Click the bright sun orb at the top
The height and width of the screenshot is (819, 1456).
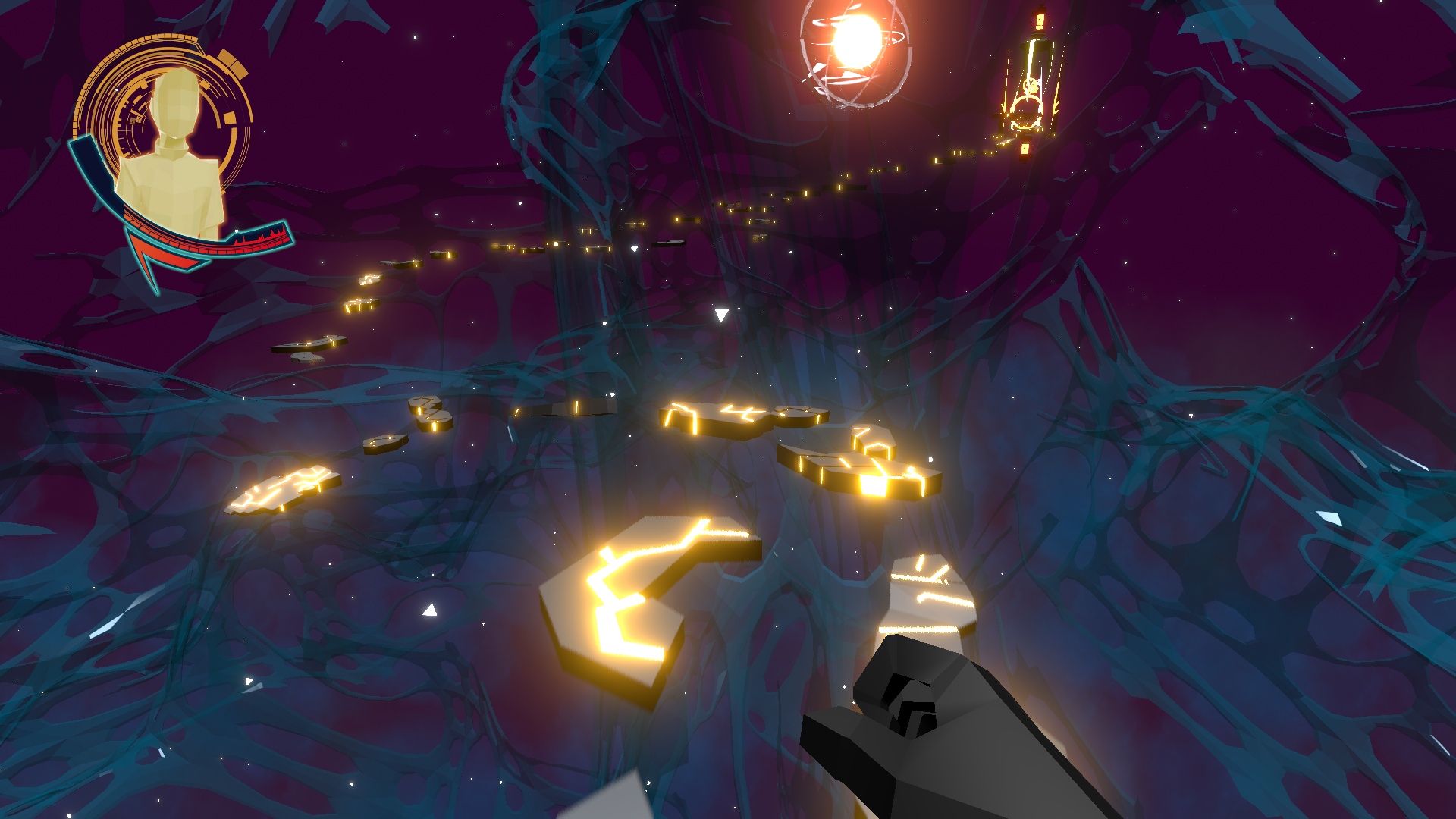click(858, 42)
